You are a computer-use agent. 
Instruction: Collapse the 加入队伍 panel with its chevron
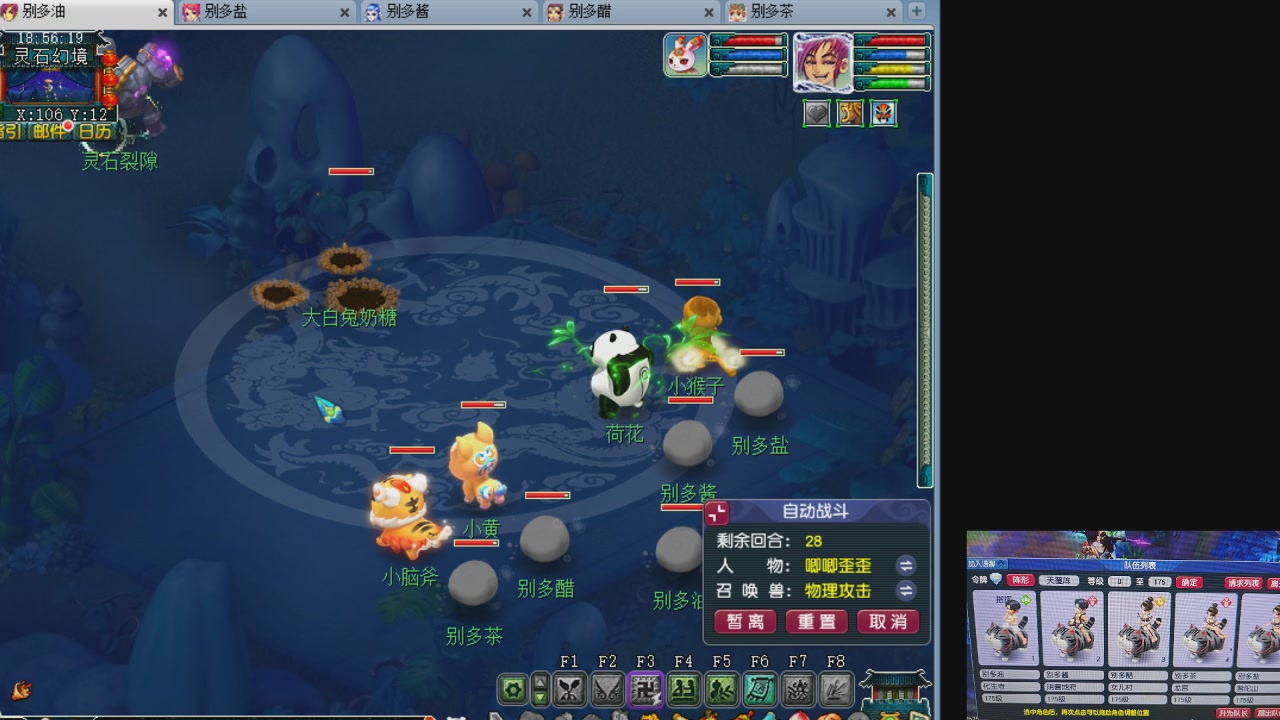tap(1001, 564)
